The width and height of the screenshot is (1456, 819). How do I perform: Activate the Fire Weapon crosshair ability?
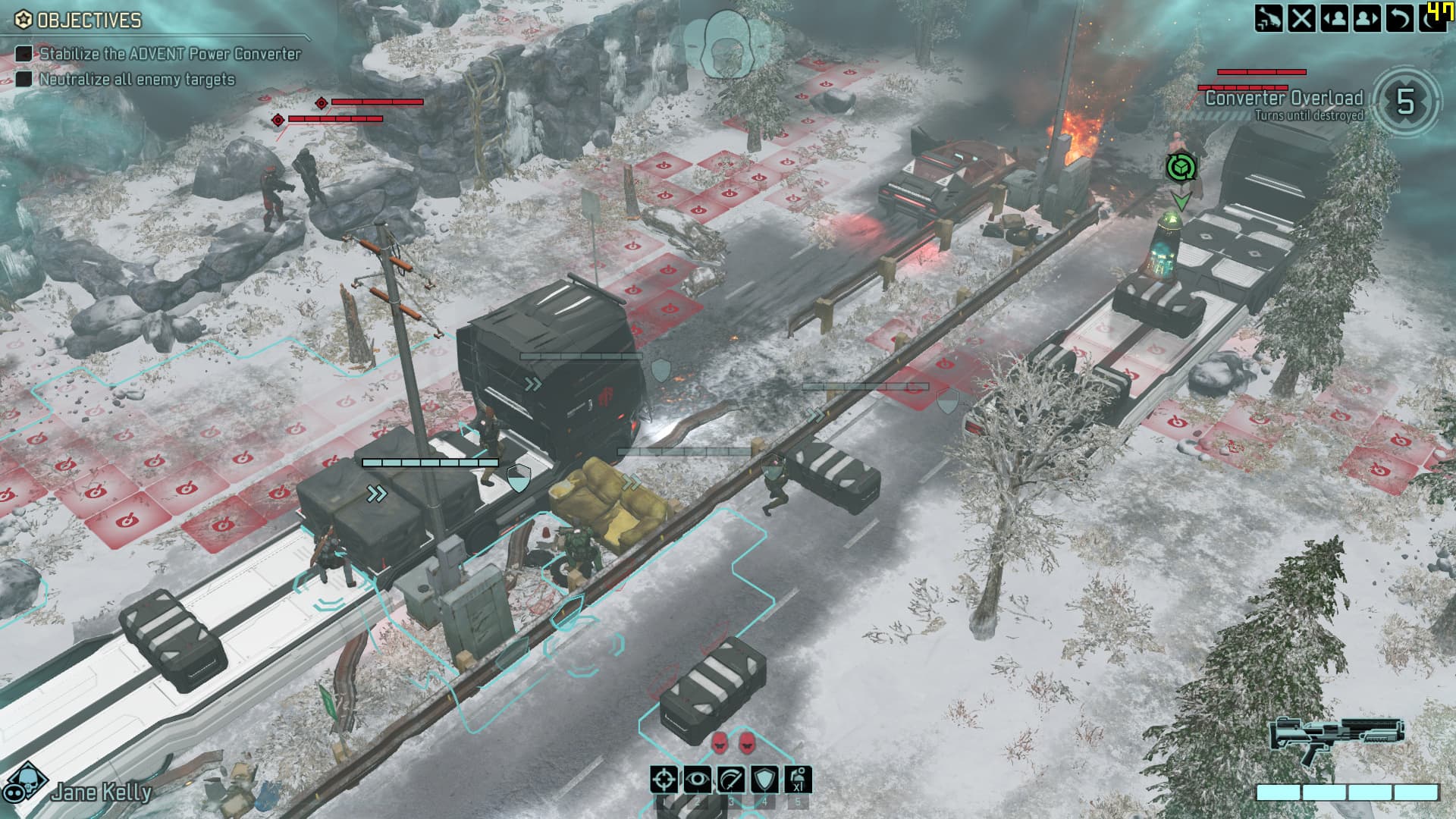point(664,780)
